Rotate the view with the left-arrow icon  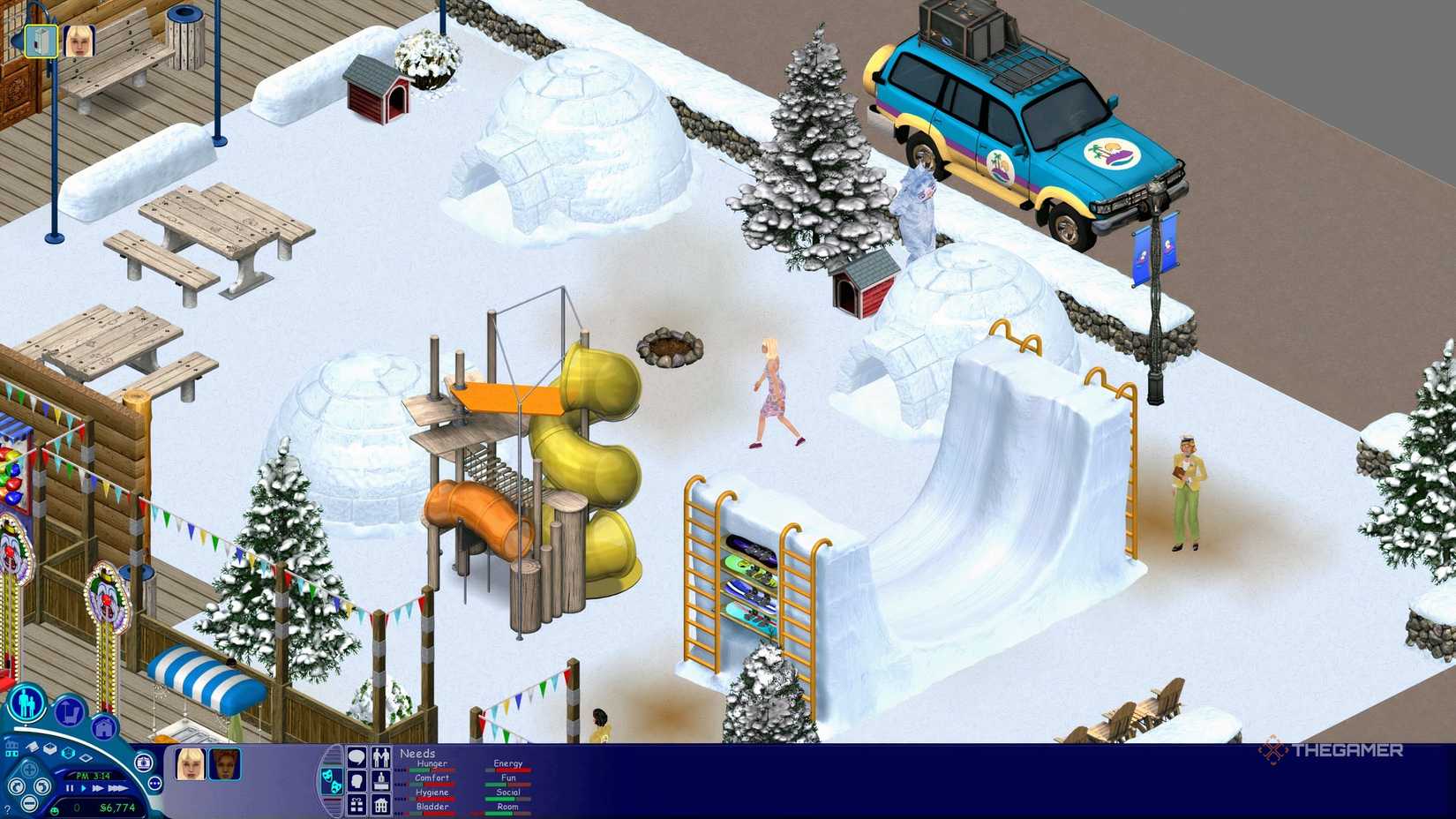(16, 786)
